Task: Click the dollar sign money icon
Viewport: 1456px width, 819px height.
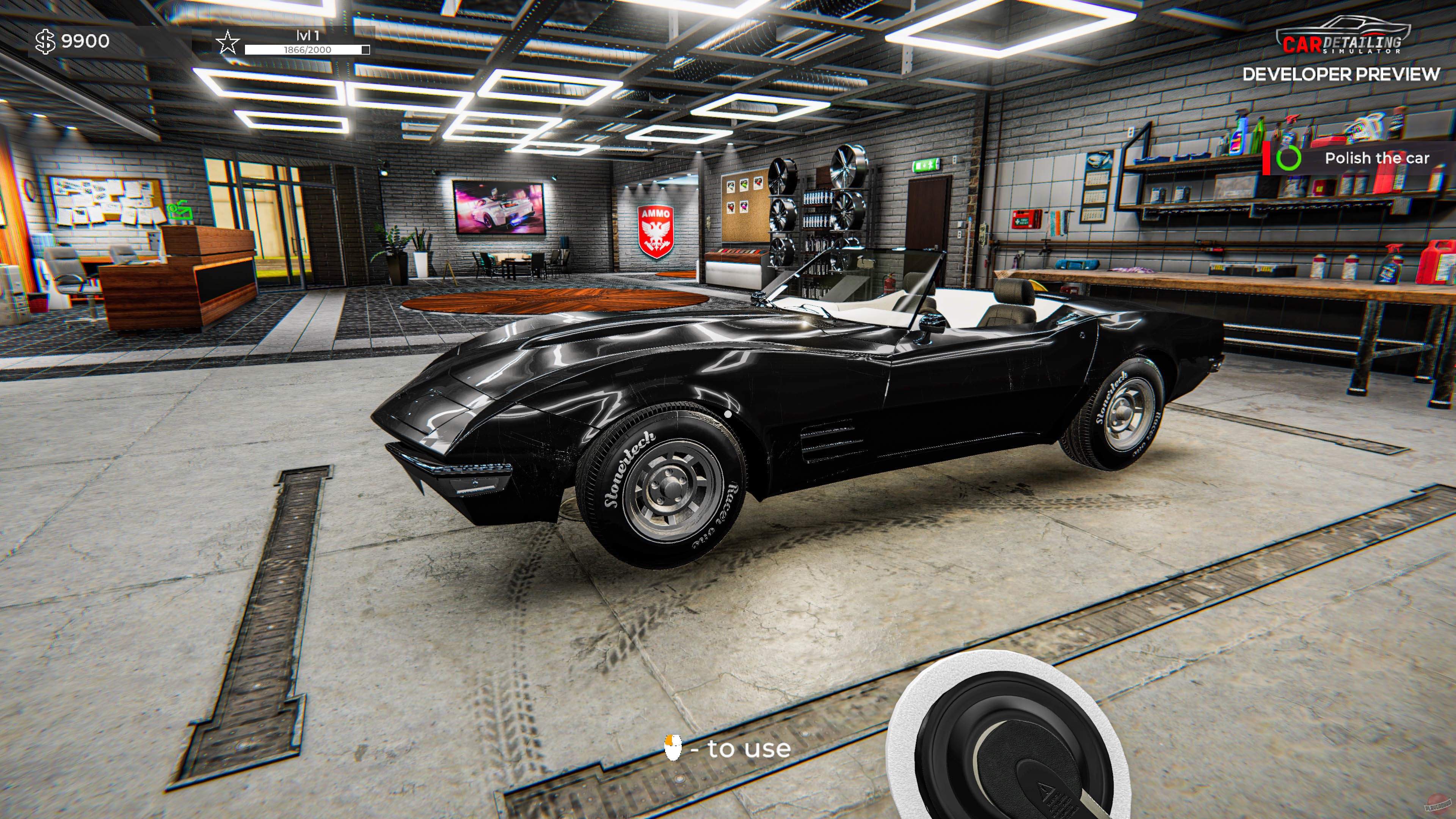Action: point(45,41)
